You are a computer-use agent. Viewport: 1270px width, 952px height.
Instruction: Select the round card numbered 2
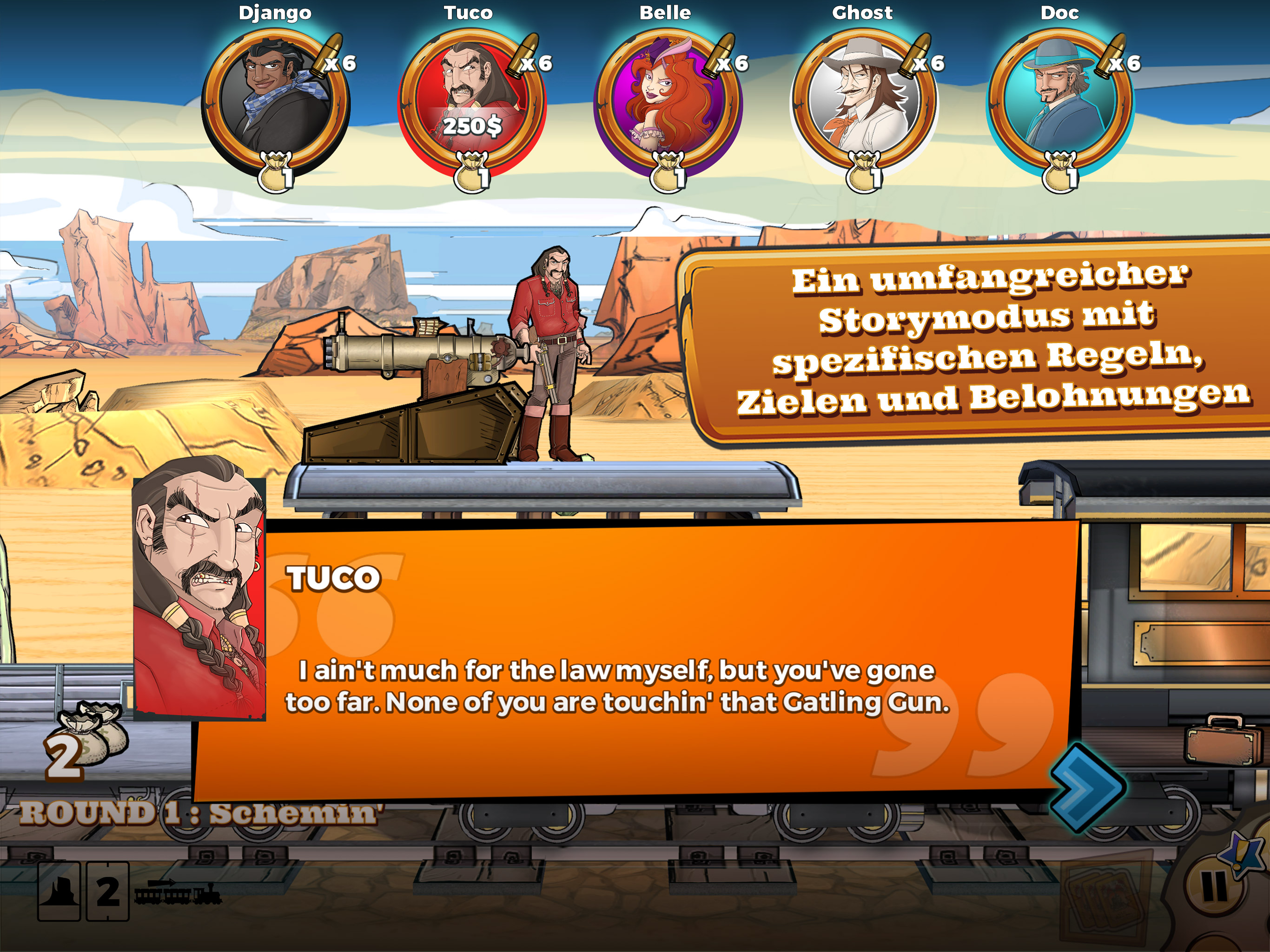(107, 891)
